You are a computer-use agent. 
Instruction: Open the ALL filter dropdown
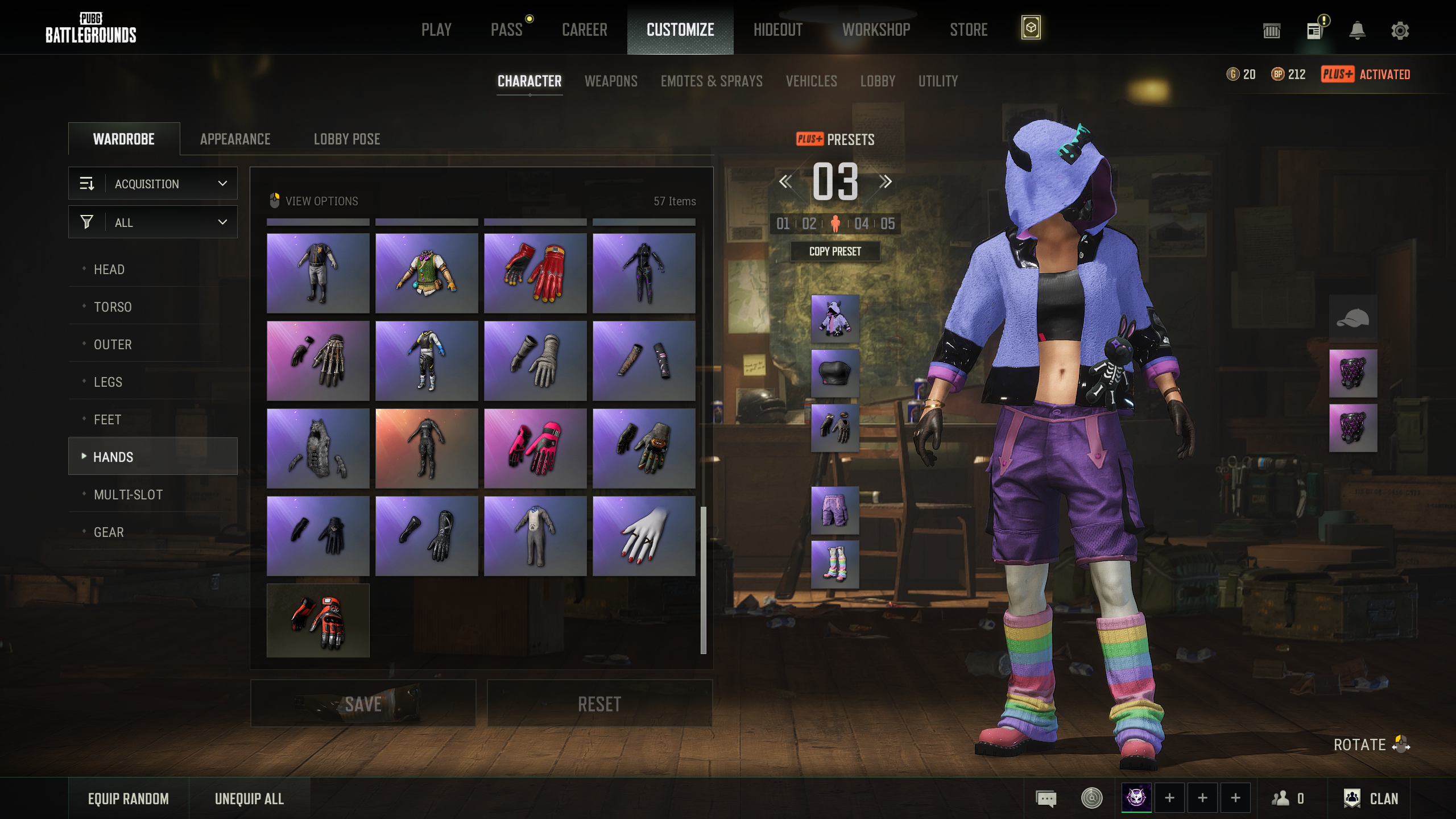pyautogui.click(x=153, y=222)
